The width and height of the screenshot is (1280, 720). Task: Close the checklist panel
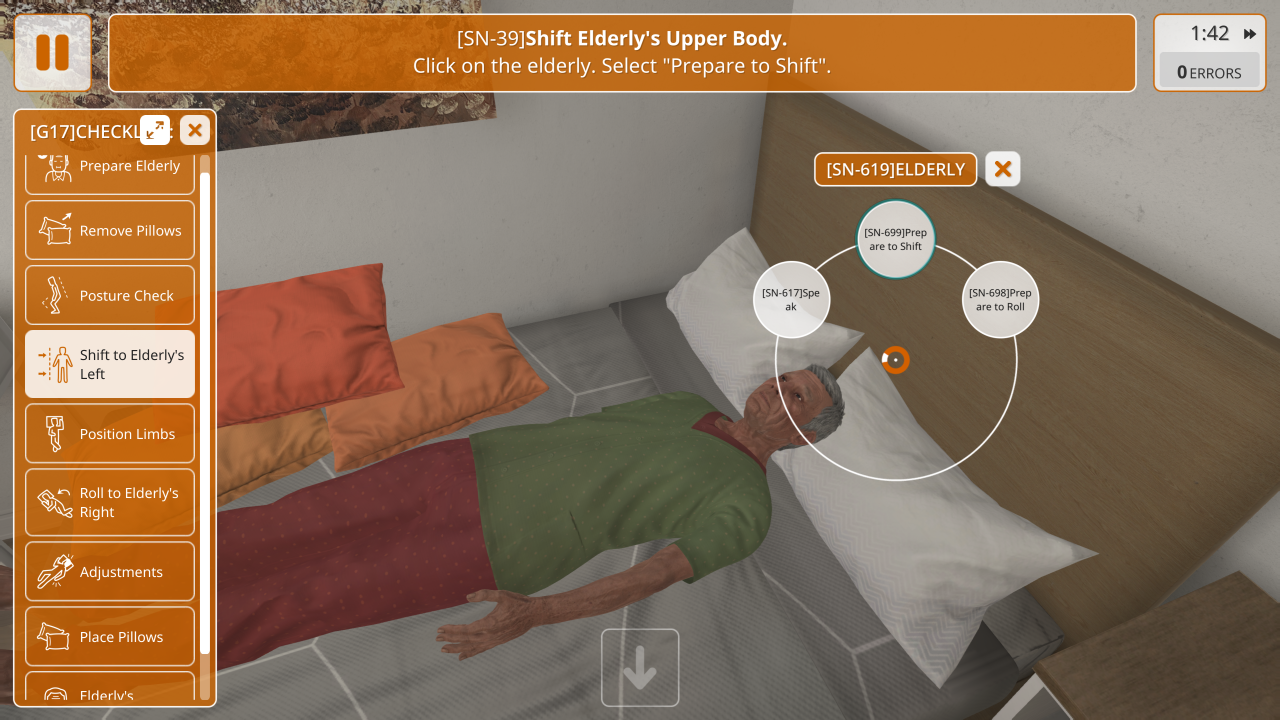click(x=195, y=130)
